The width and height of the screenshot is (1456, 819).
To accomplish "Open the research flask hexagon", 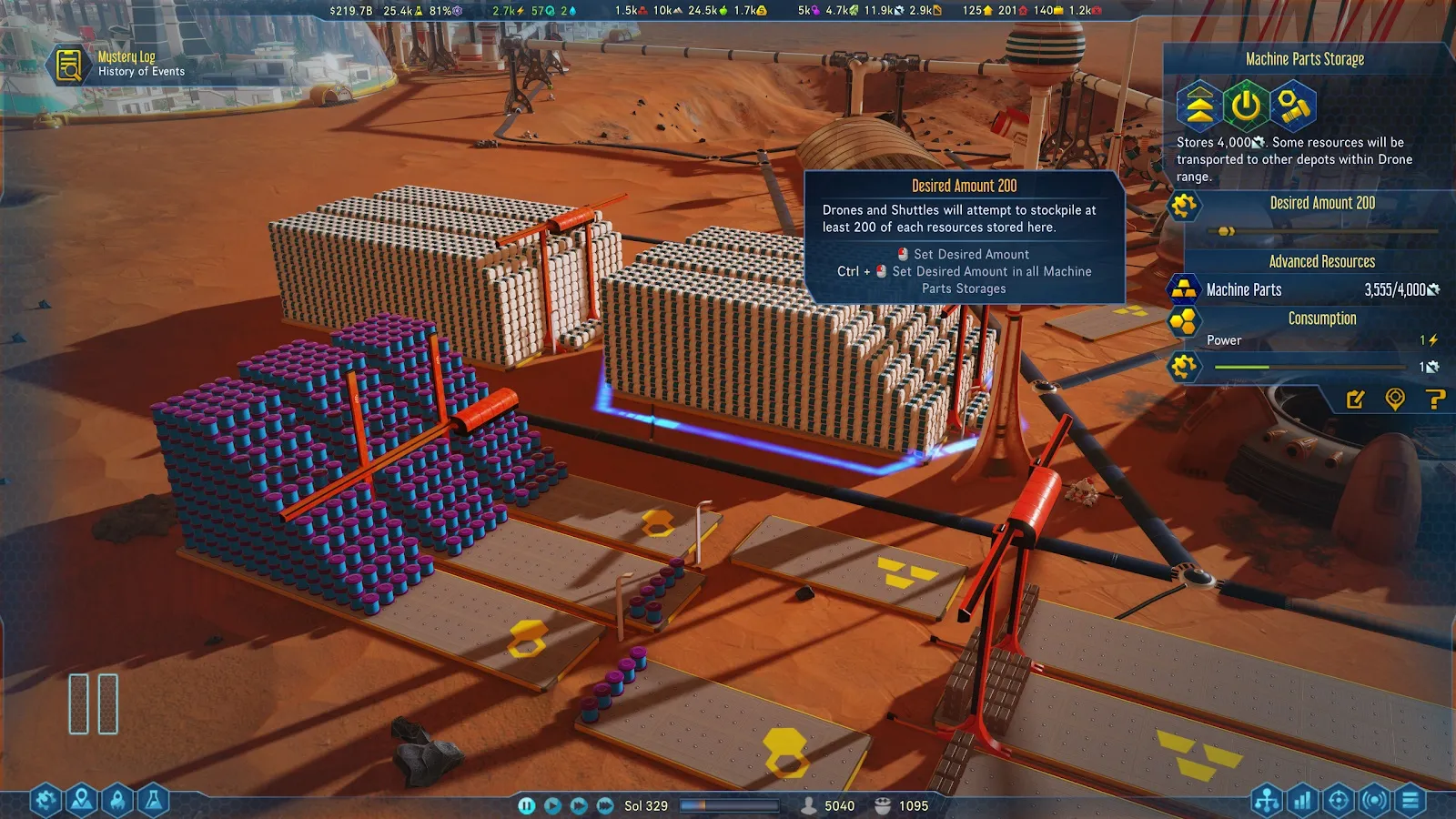I will click(154, 800).
